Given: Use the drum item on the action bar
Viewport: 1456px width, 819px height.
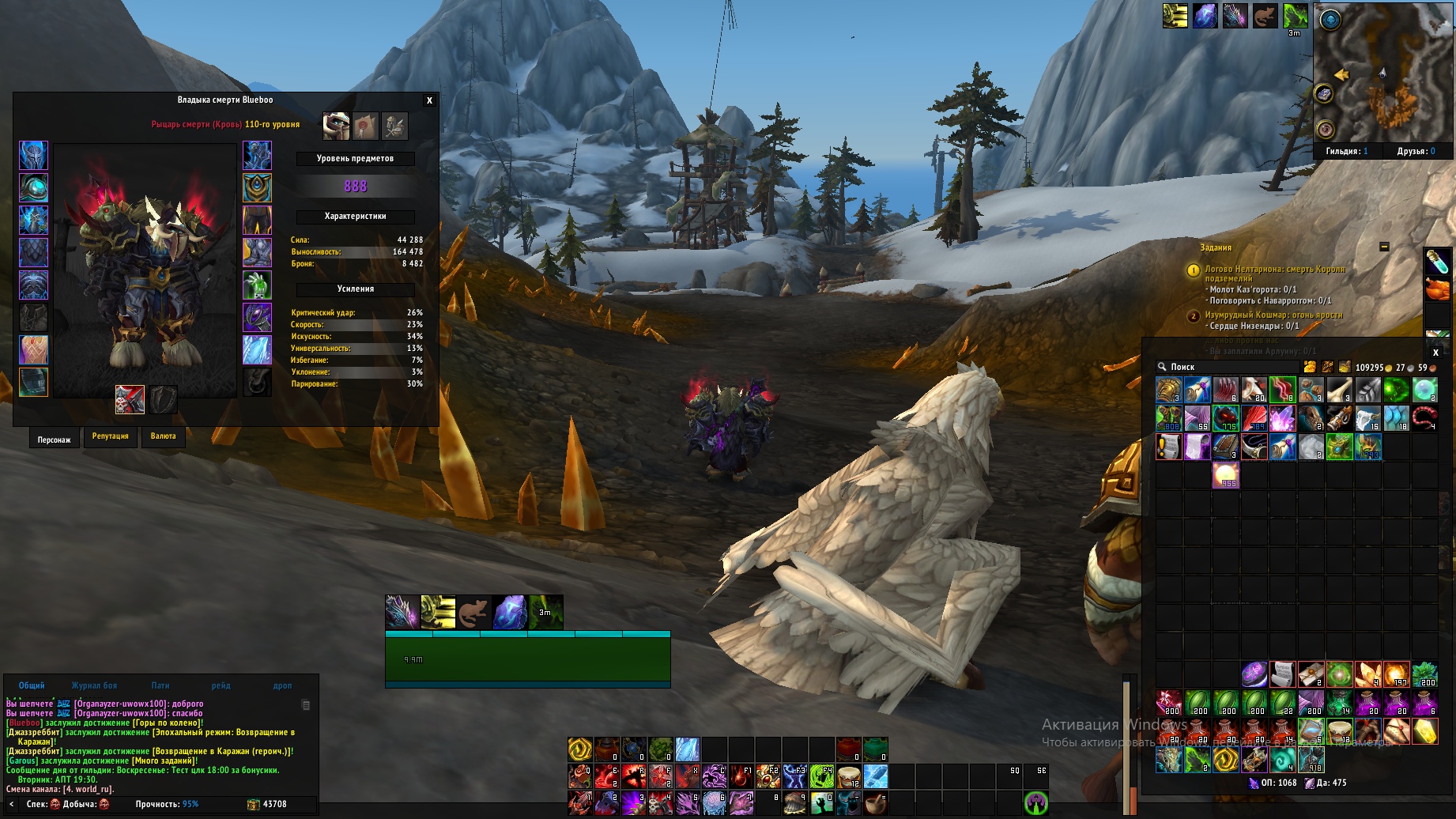Looking at the screenshot, I should [x=848, y=776].
